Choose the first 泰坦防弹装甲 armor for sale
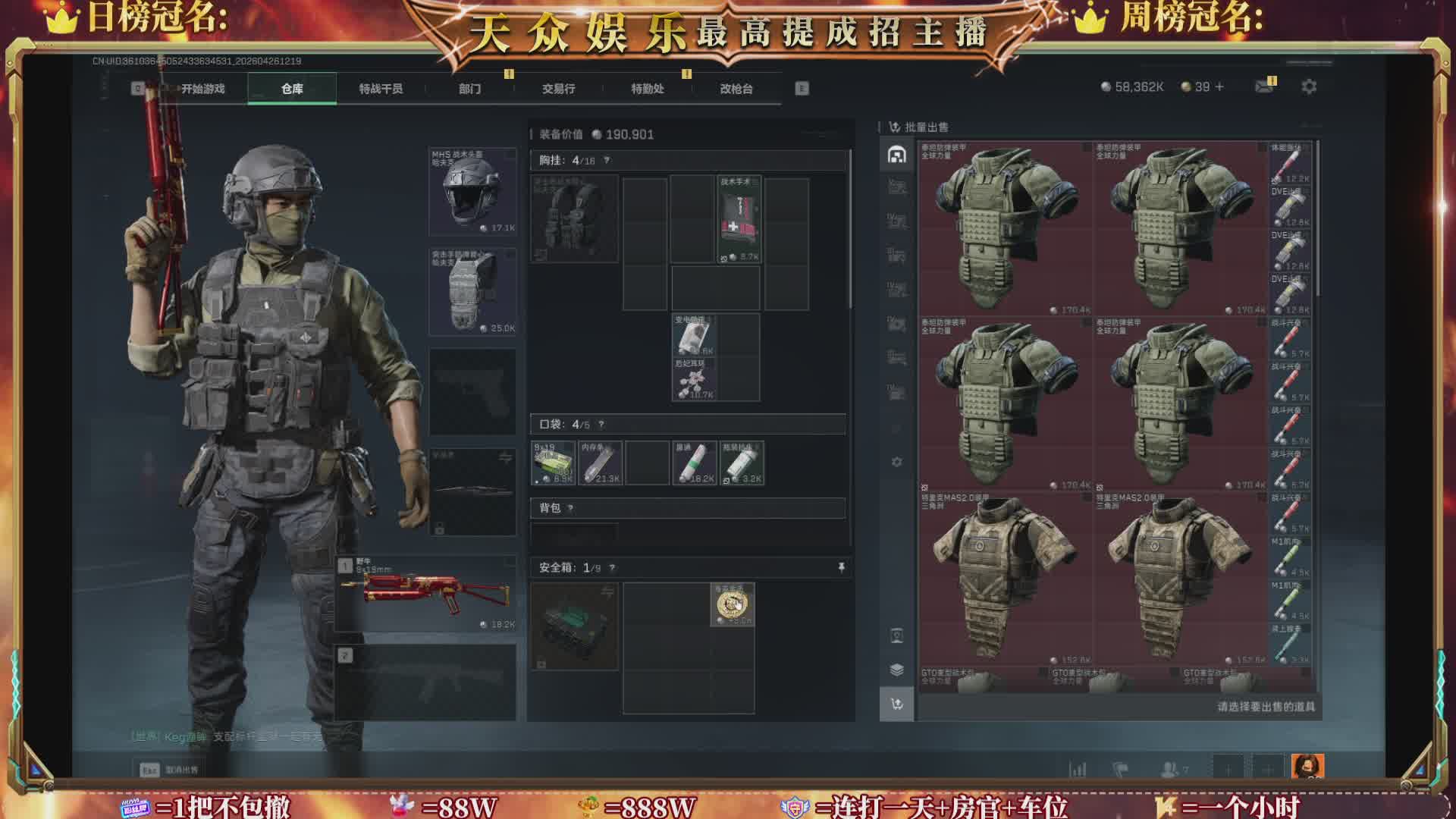 click(1006, 227)
